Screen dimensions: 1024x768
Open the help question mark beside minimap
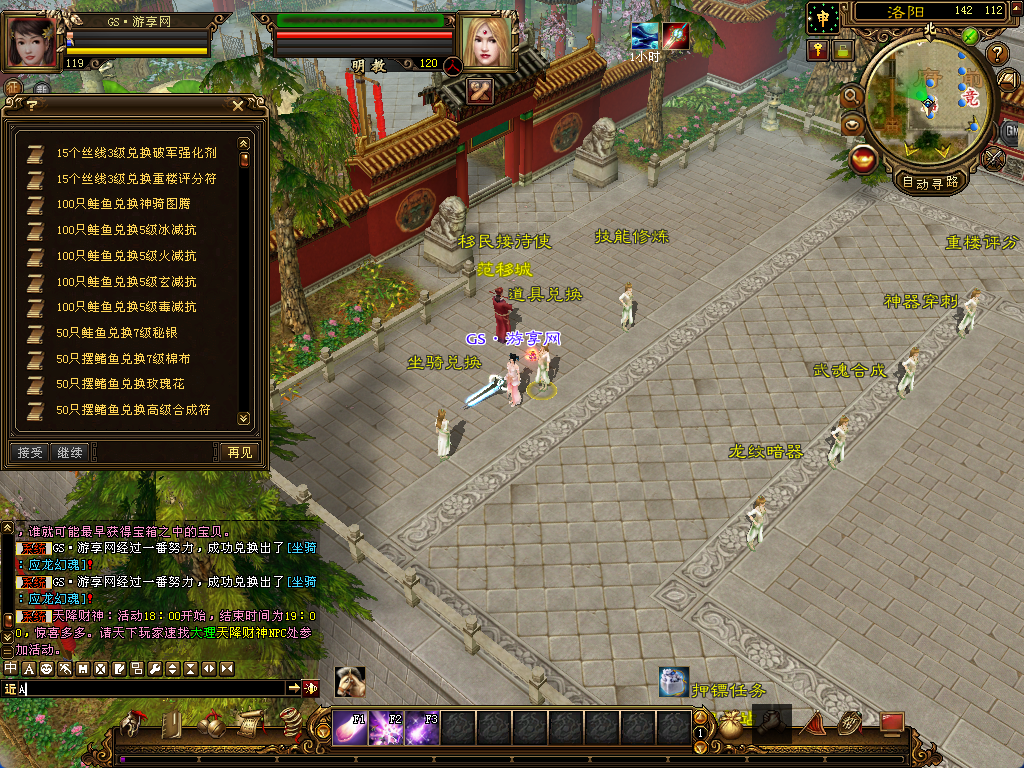click(997, 54)
